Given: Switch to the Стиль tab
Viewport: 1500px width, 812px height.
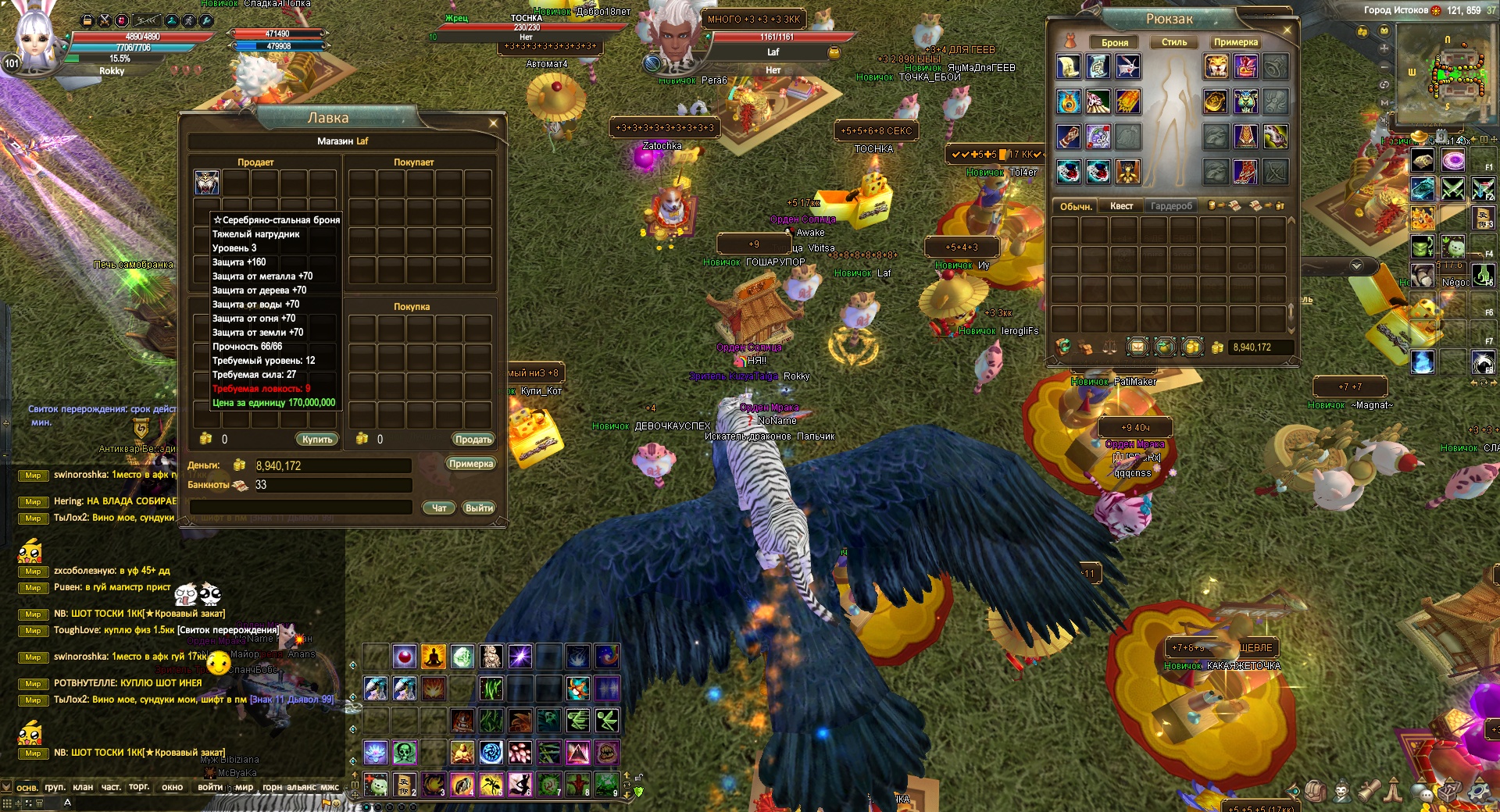Looking at the screenshot, I should [x=1173, y=42].
